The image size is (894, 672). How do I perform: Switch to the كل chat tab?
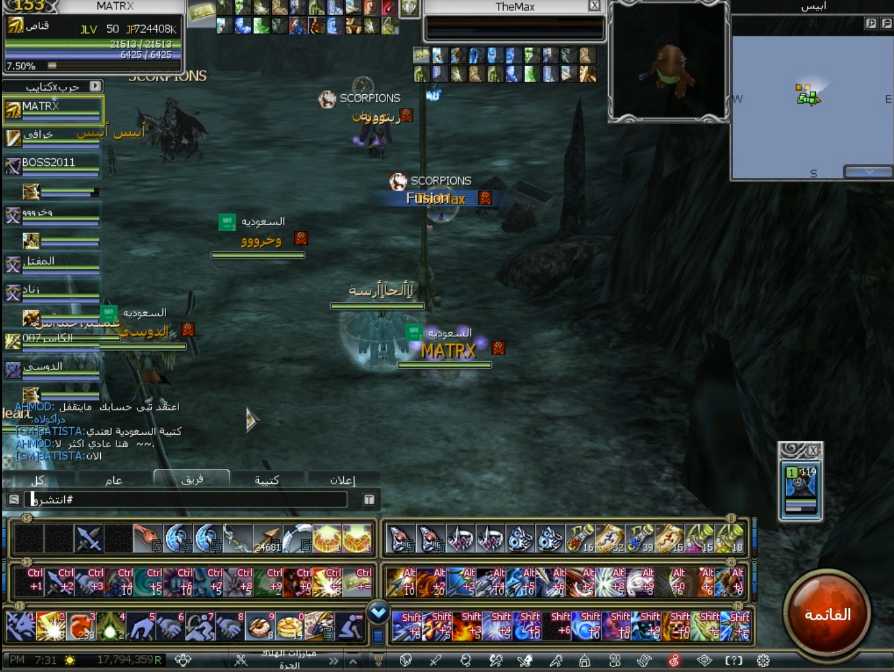38,480
